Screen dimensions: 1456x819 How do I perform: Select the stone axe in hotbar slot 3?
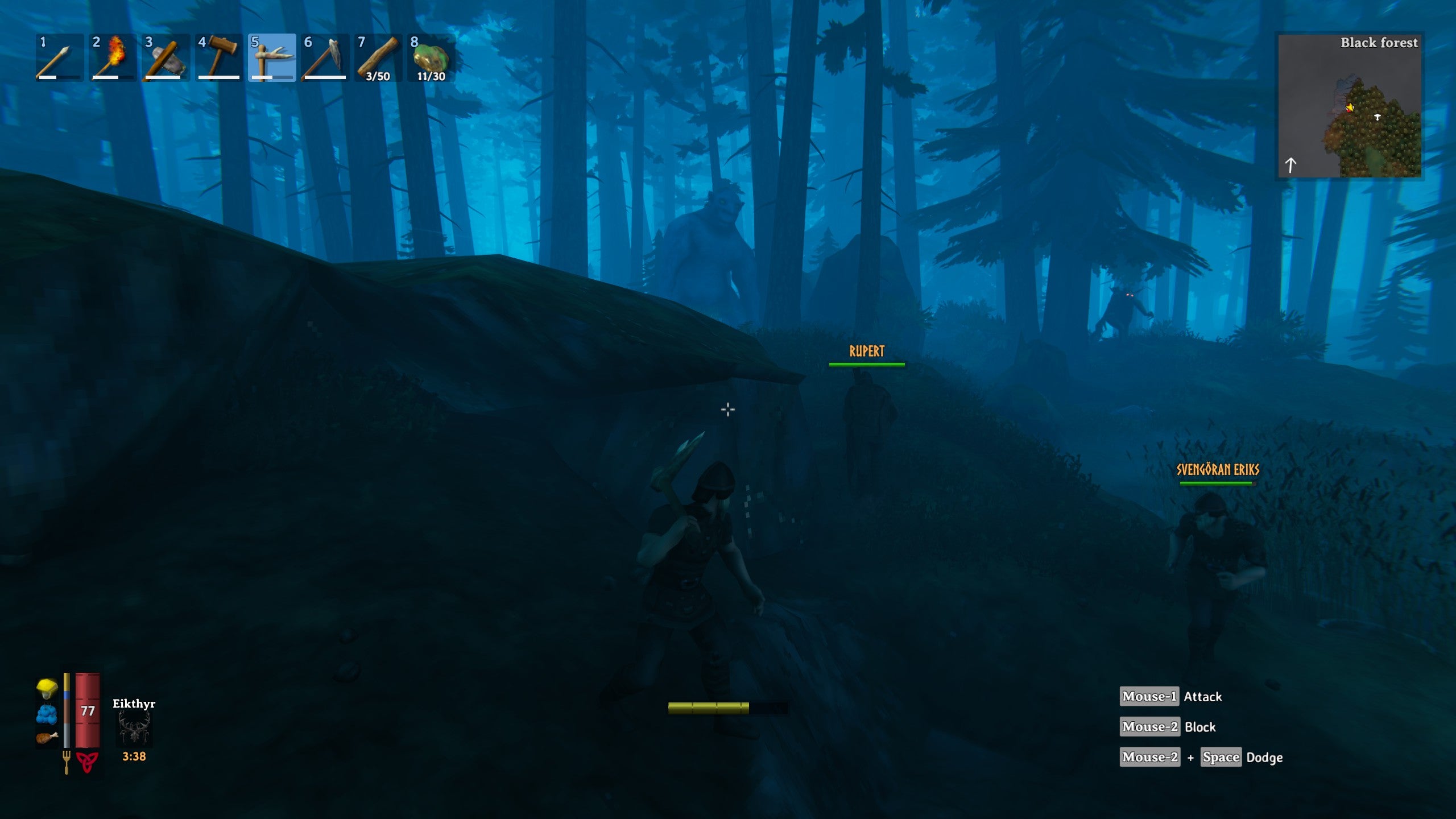click(x=165, y=58)
